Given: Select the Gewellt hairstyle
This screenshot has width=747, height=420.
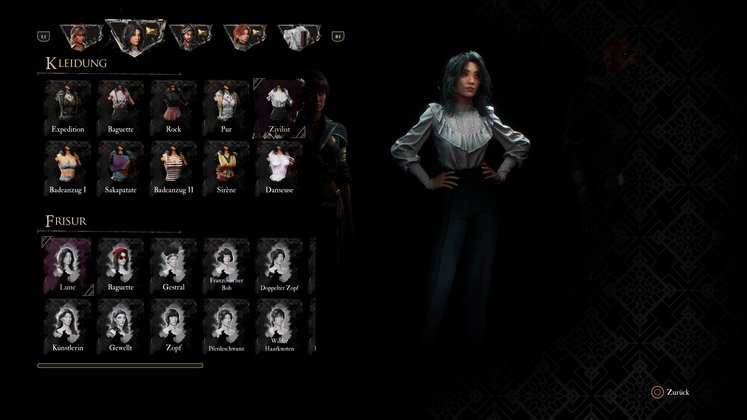Looking at the screenshot, I should [x=121, y=326].
